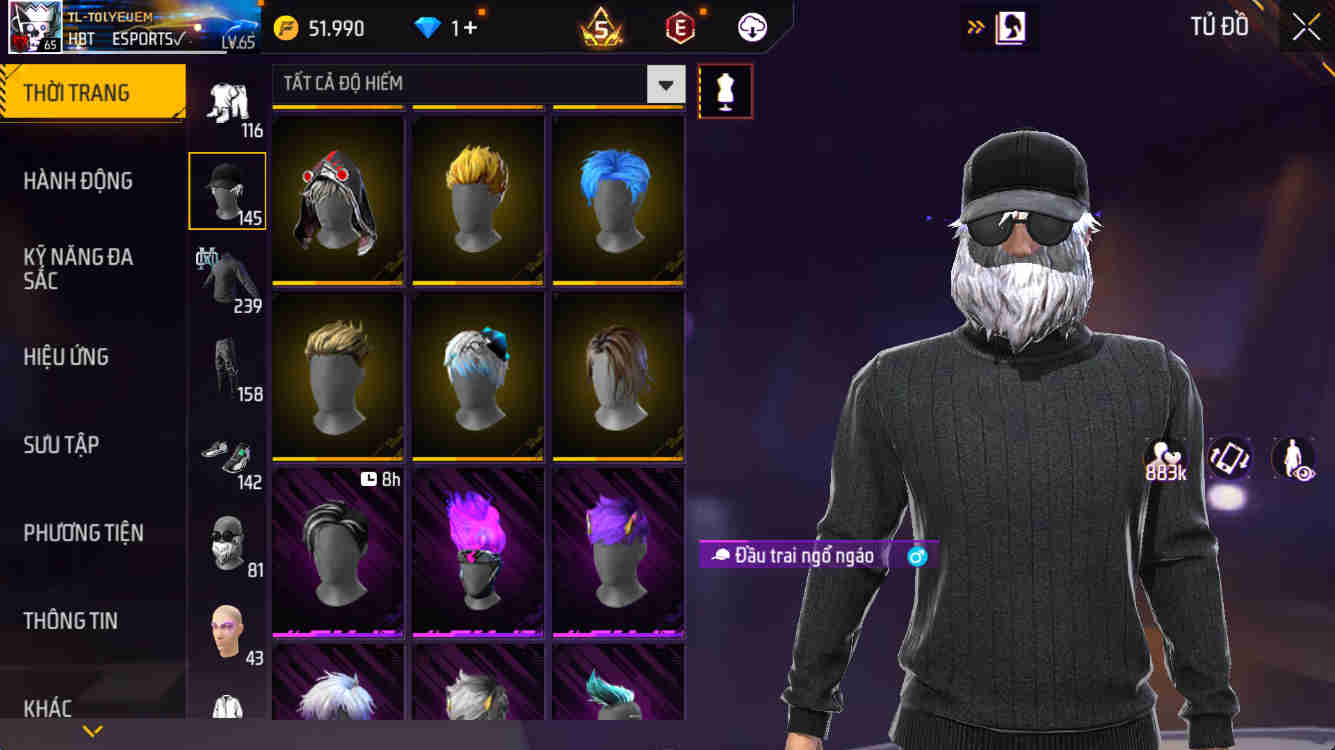Open the TẤT CẢ ĐỘ HIẾM rarity dropdown
Viewport: 1335px width, 750px height.
[x=470, y=84]
